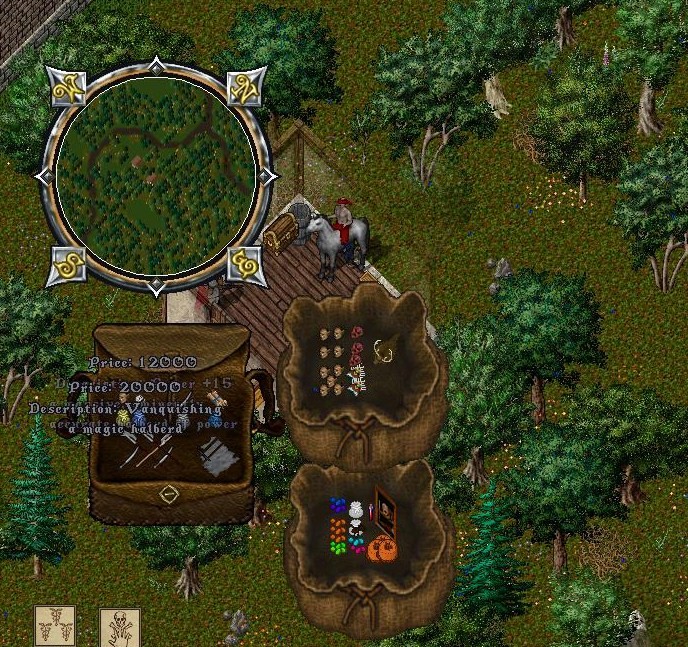Screen dimensions: 688x647
Task: Activate the three-caducei spell icon
Action: point(54,627)
